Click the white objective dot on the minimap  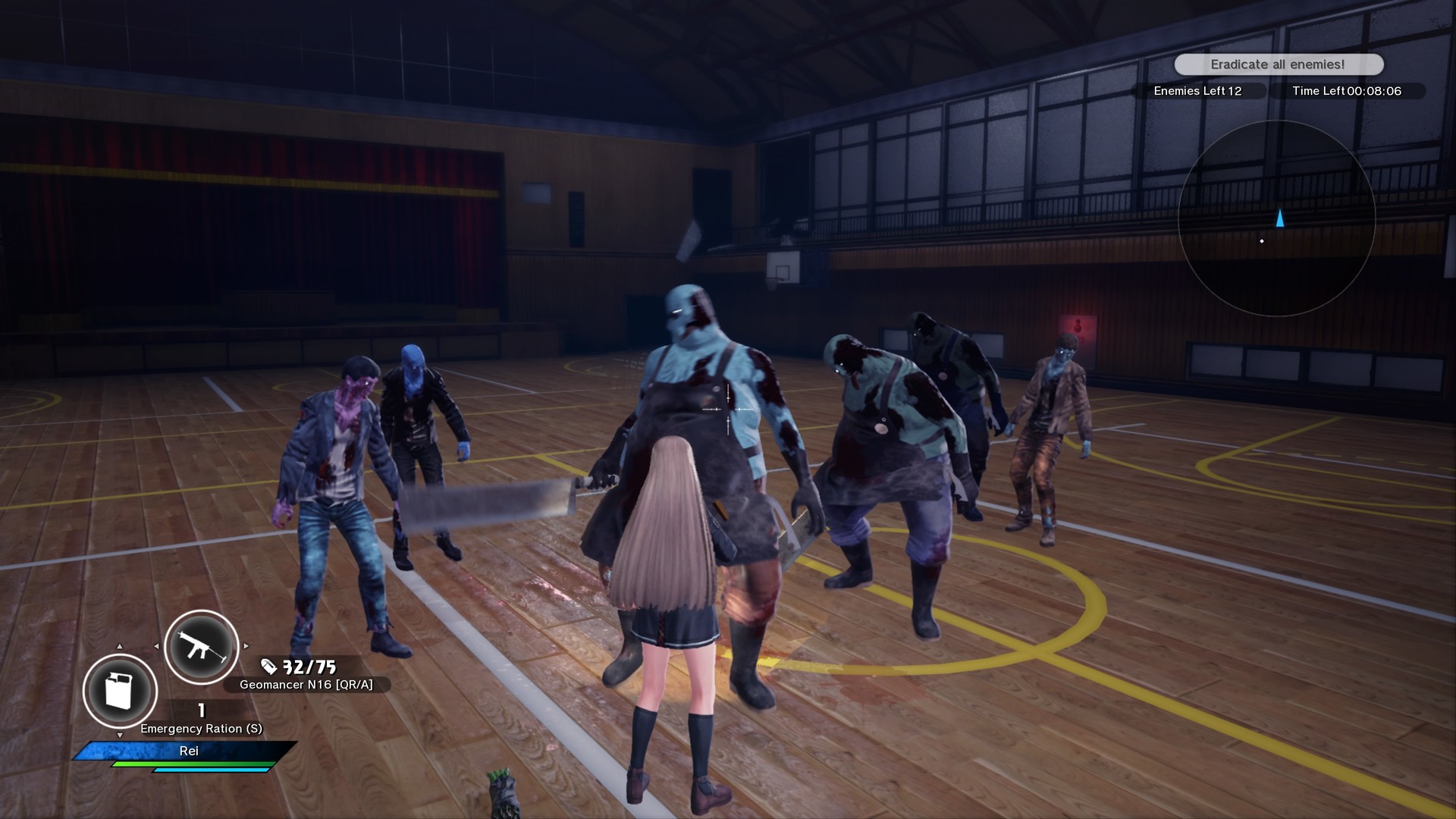tap(1262, 241)
